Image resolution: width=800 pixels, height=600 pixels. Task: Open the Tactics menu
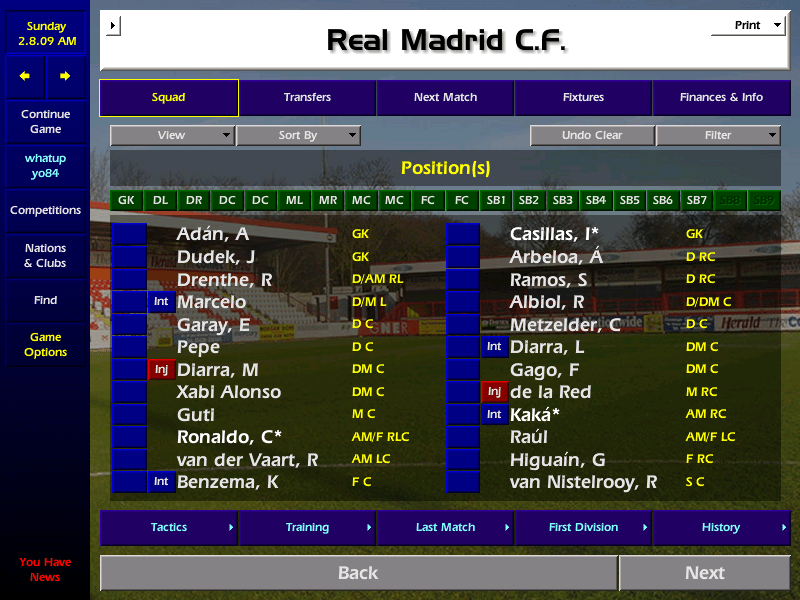point(169,527)
